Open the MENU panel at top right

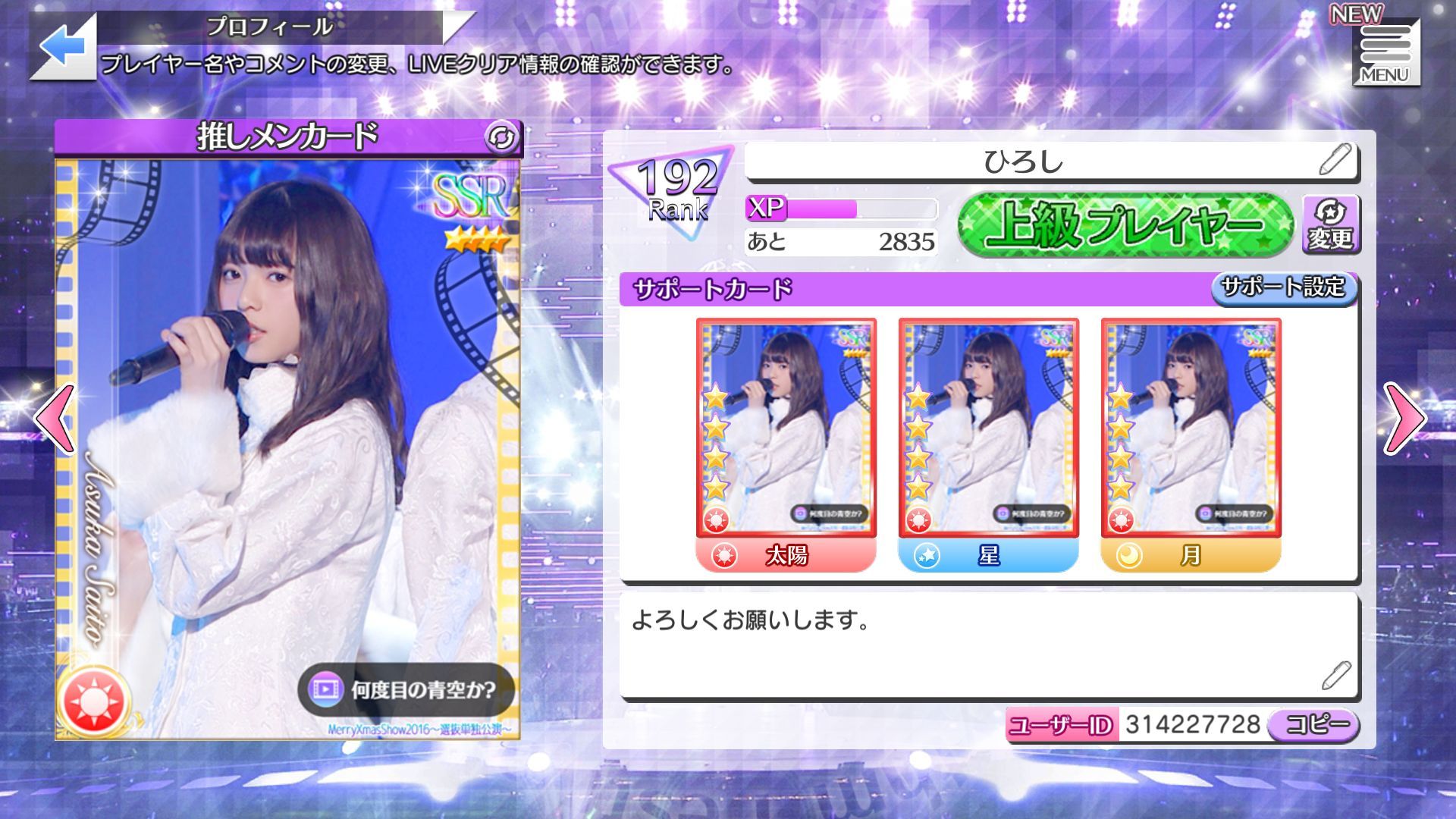1385,49
